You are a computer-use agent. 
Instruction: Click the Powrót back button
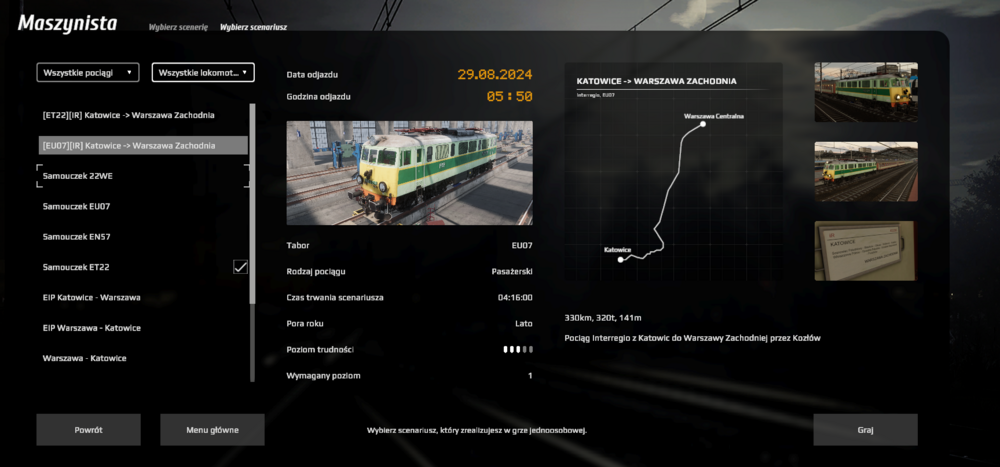tap(88, 429)
